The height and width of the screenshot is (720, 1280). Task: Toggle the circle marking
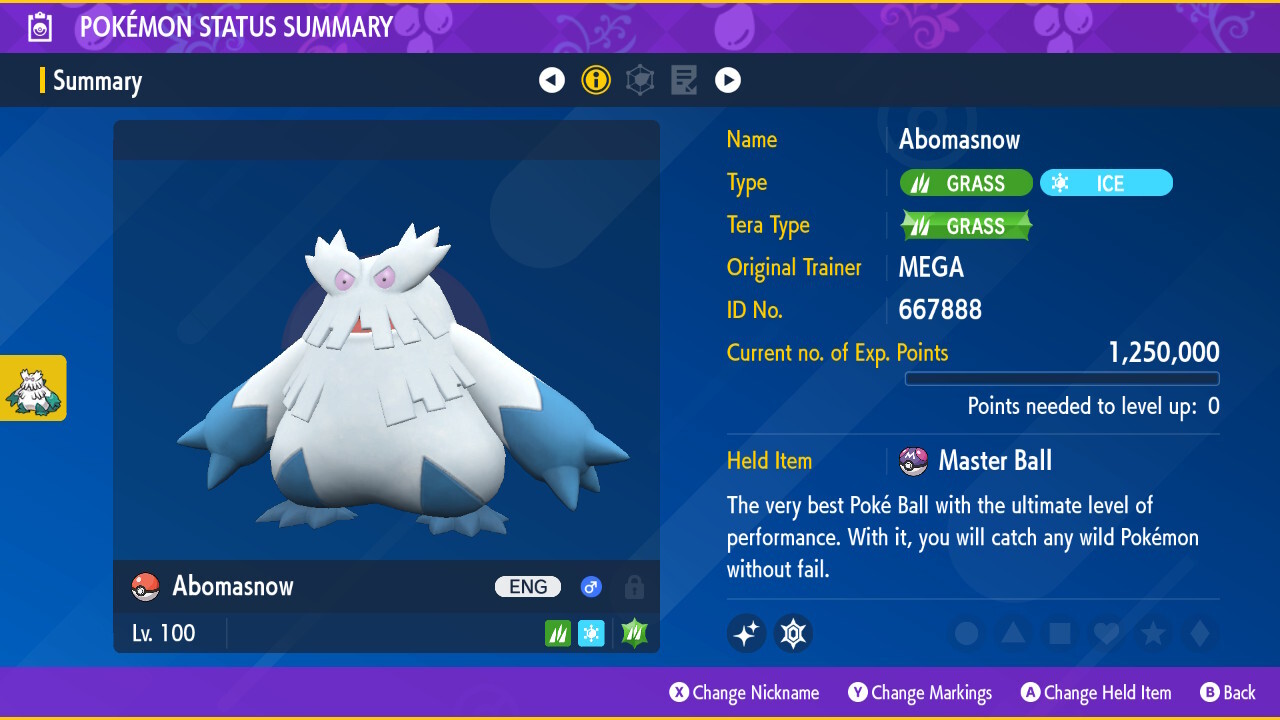coord(967,633)
